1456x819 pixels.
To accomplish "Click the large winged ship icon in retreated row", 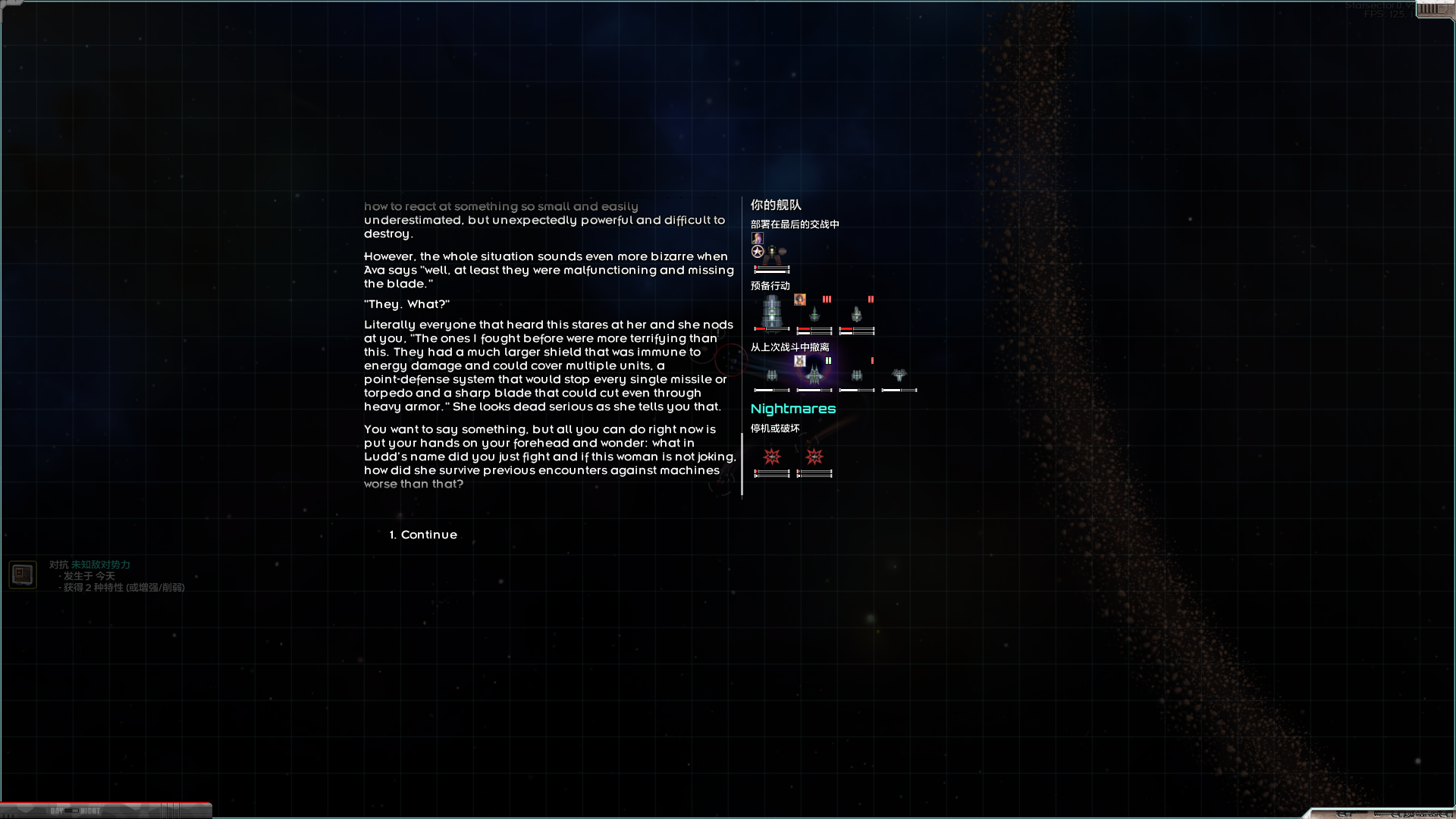I will click(814, 375).
